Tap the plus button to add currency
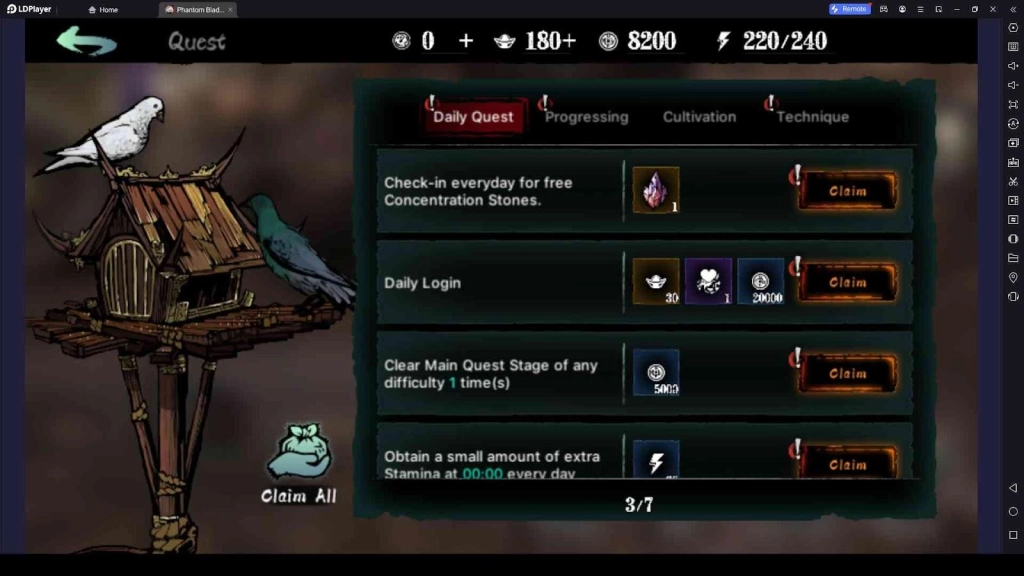The width and height of the screenshot is (1024, 576). [x=466, y=41]
